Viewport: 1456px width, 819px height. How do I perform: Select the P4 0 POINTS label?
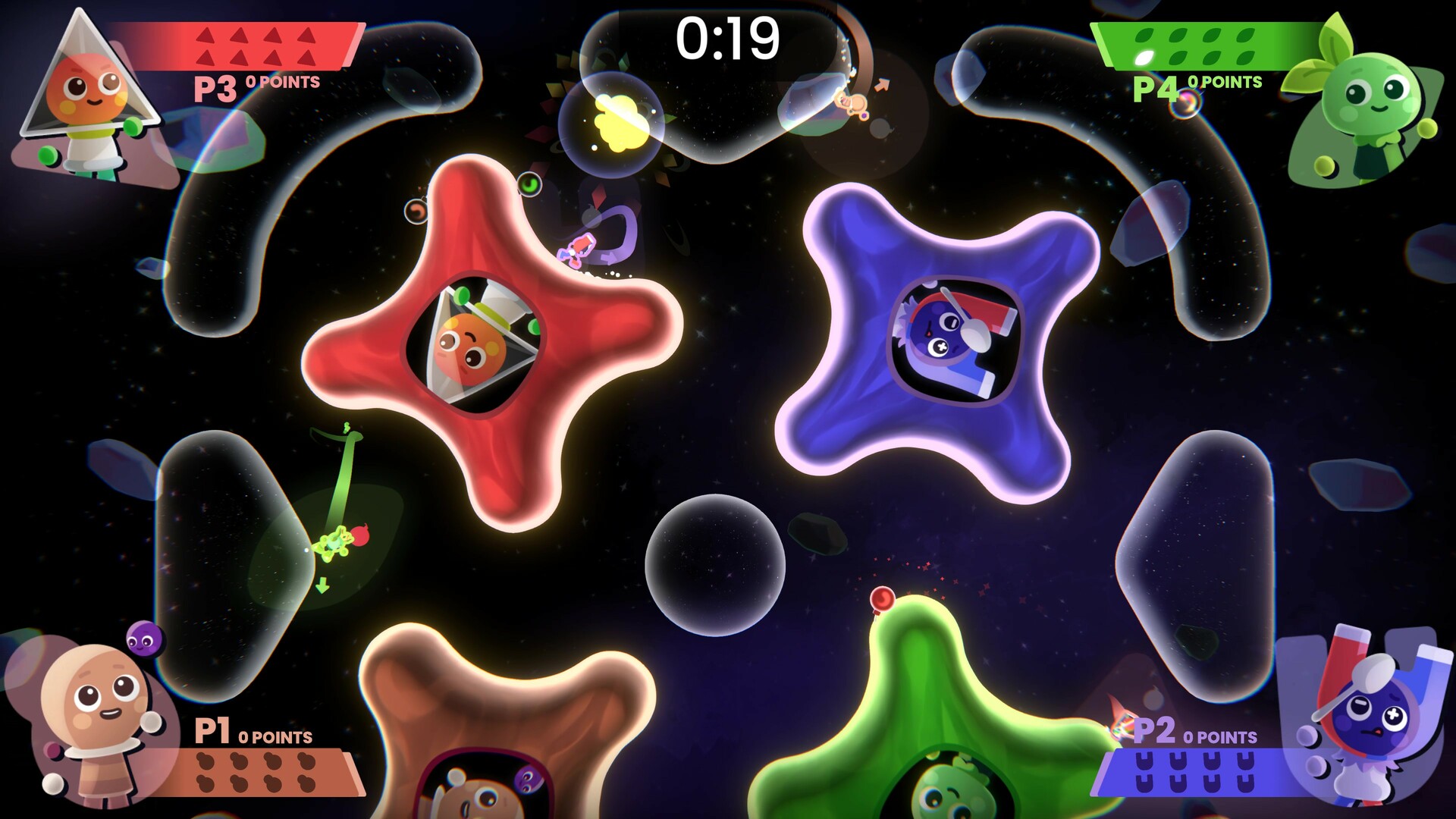tap(1225, 80)
